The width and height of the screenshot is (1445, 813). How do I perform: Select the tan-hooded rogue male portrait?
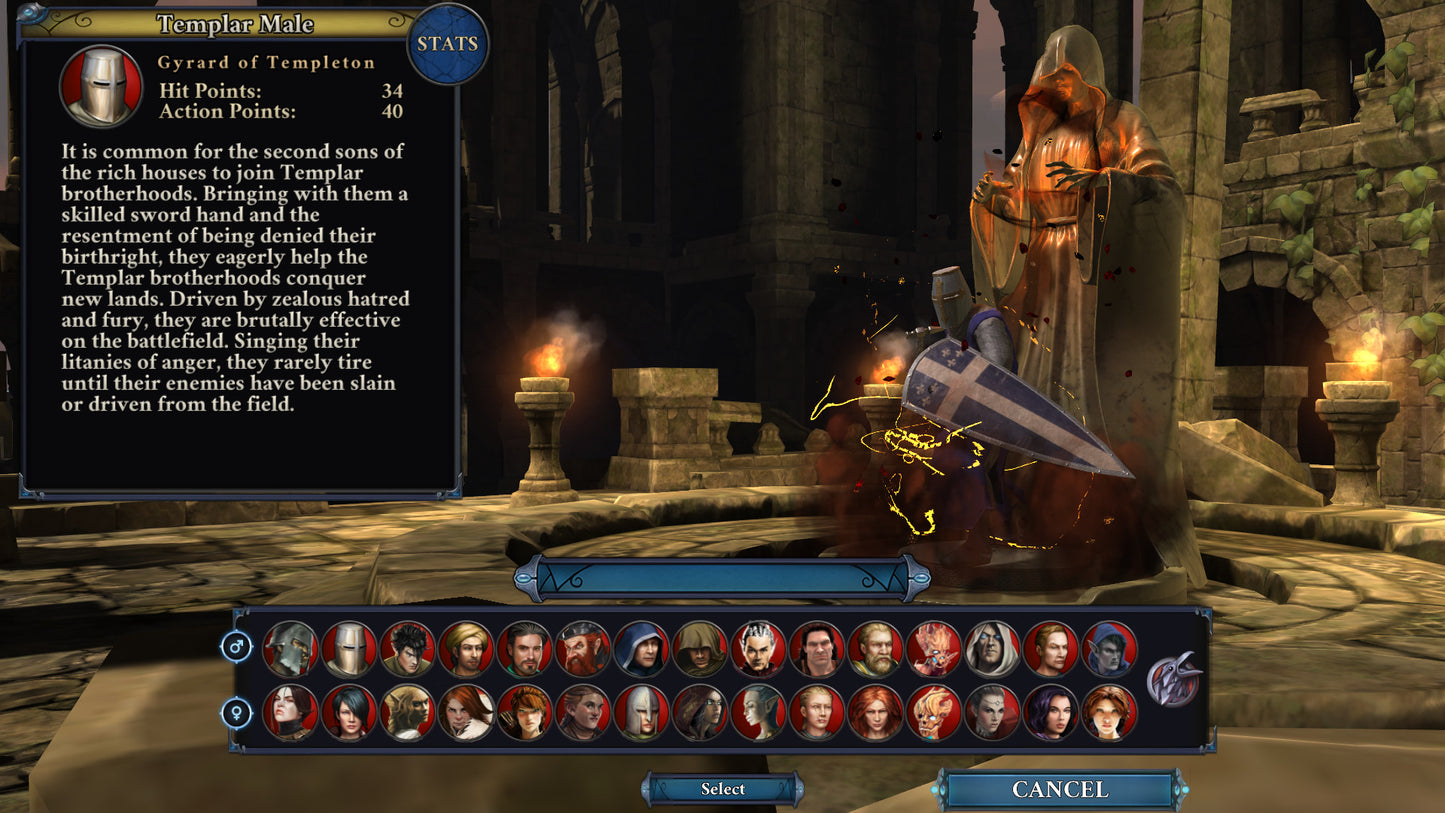coord(698,647)
